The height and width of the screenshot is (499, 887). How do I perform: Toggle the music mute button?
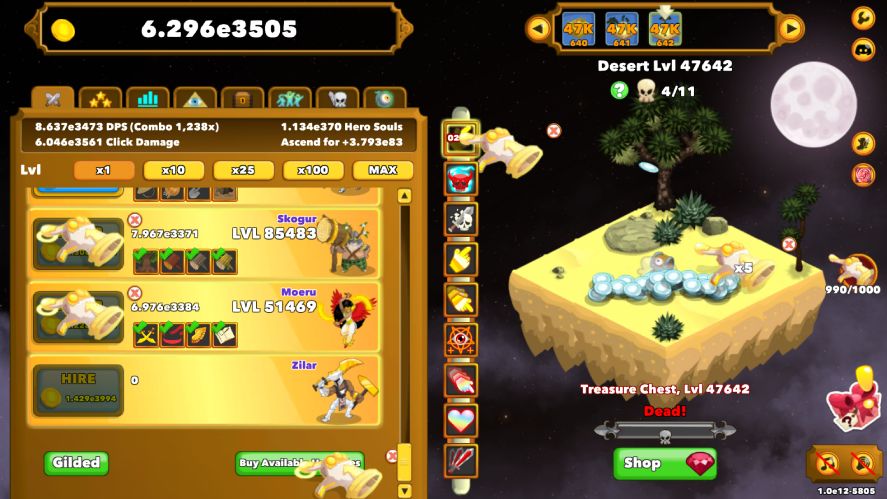click(826, 463)
